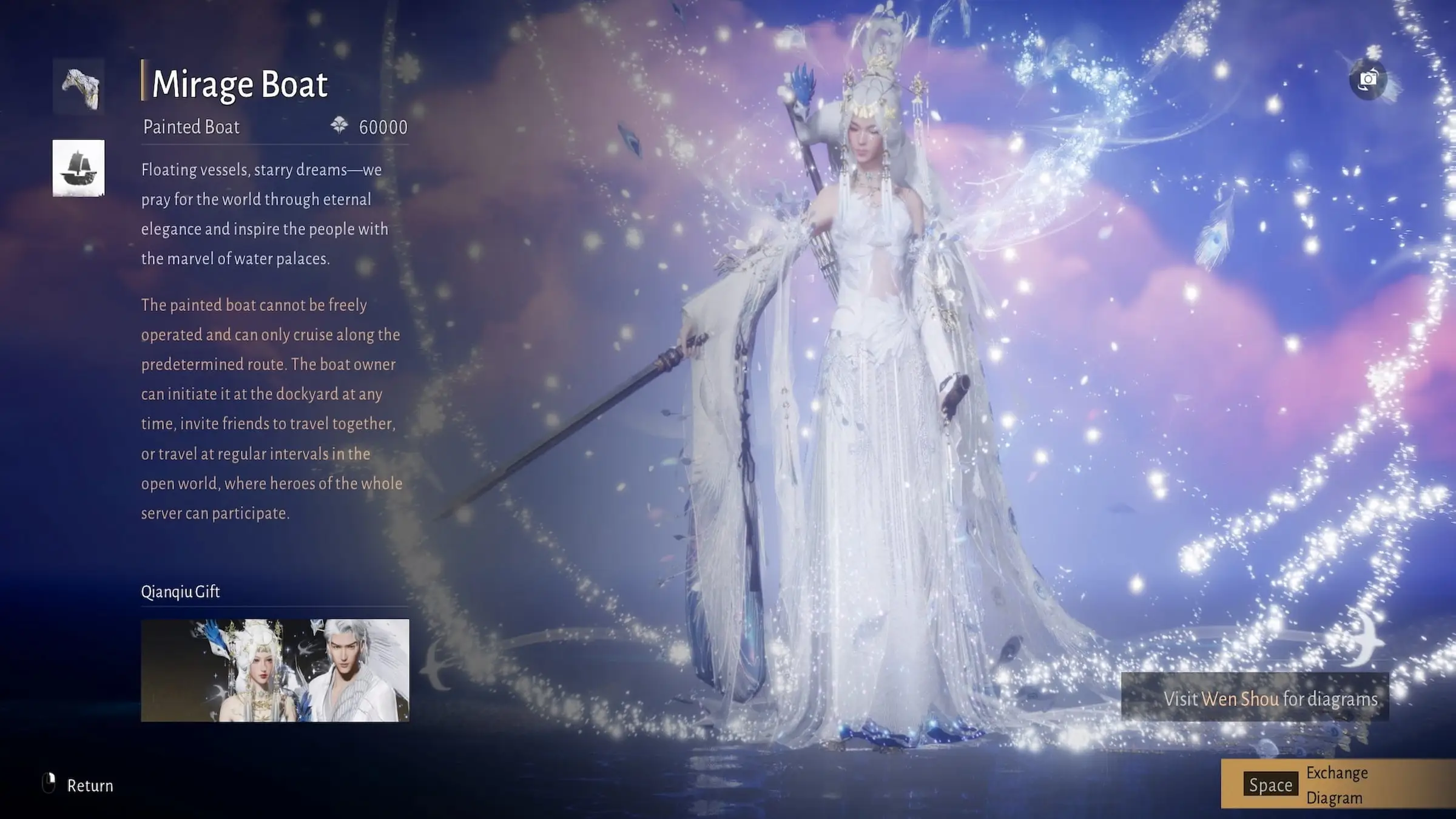Screen dimensions: 1456x819
Task: Select the painted boat ship icon
Action: (79, 168)
